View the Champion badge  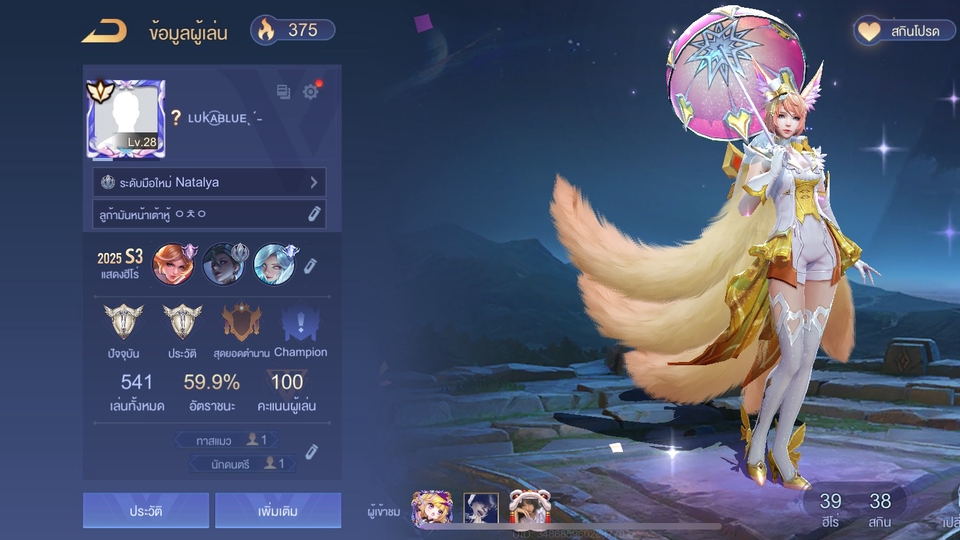tap(300, 323)
